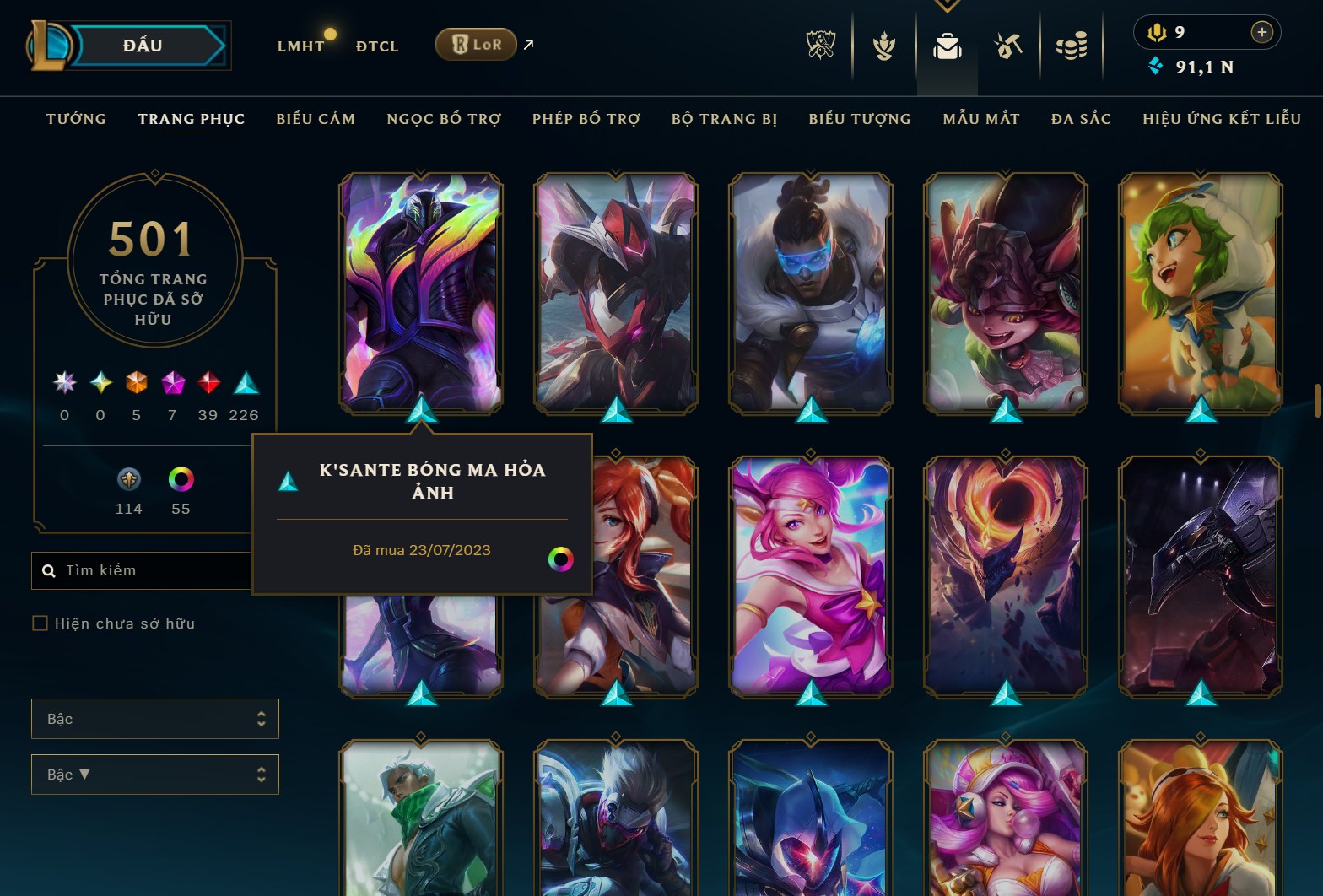Image resolution: width=1323 pixels, height=896 pixels.
Task: Expand the gold chevron above the Collection icon
Action: 947,5
